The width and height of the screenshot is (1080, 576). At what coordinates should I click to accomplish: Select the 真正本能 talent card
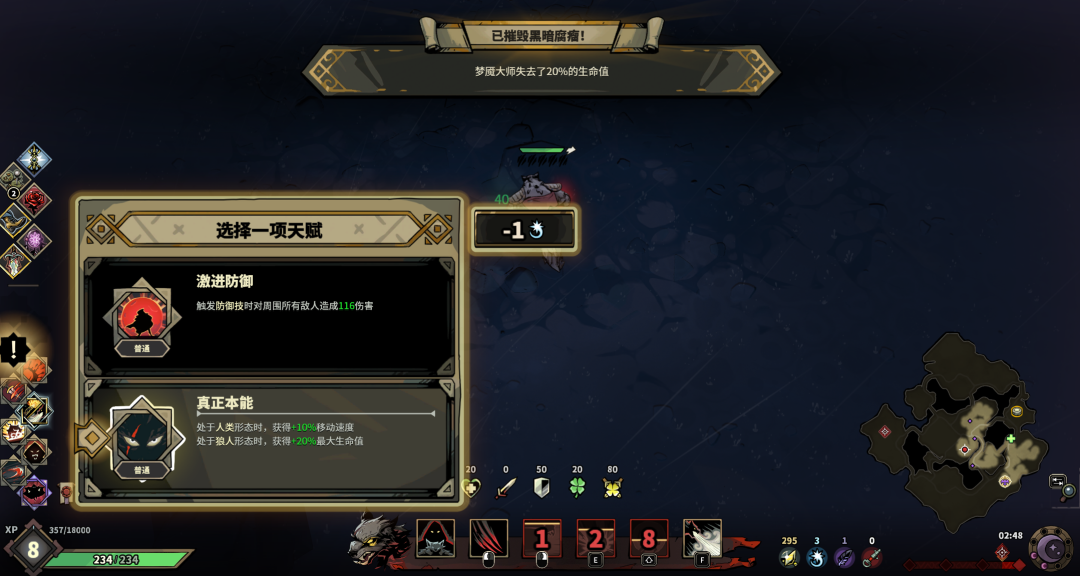point(268,435)
